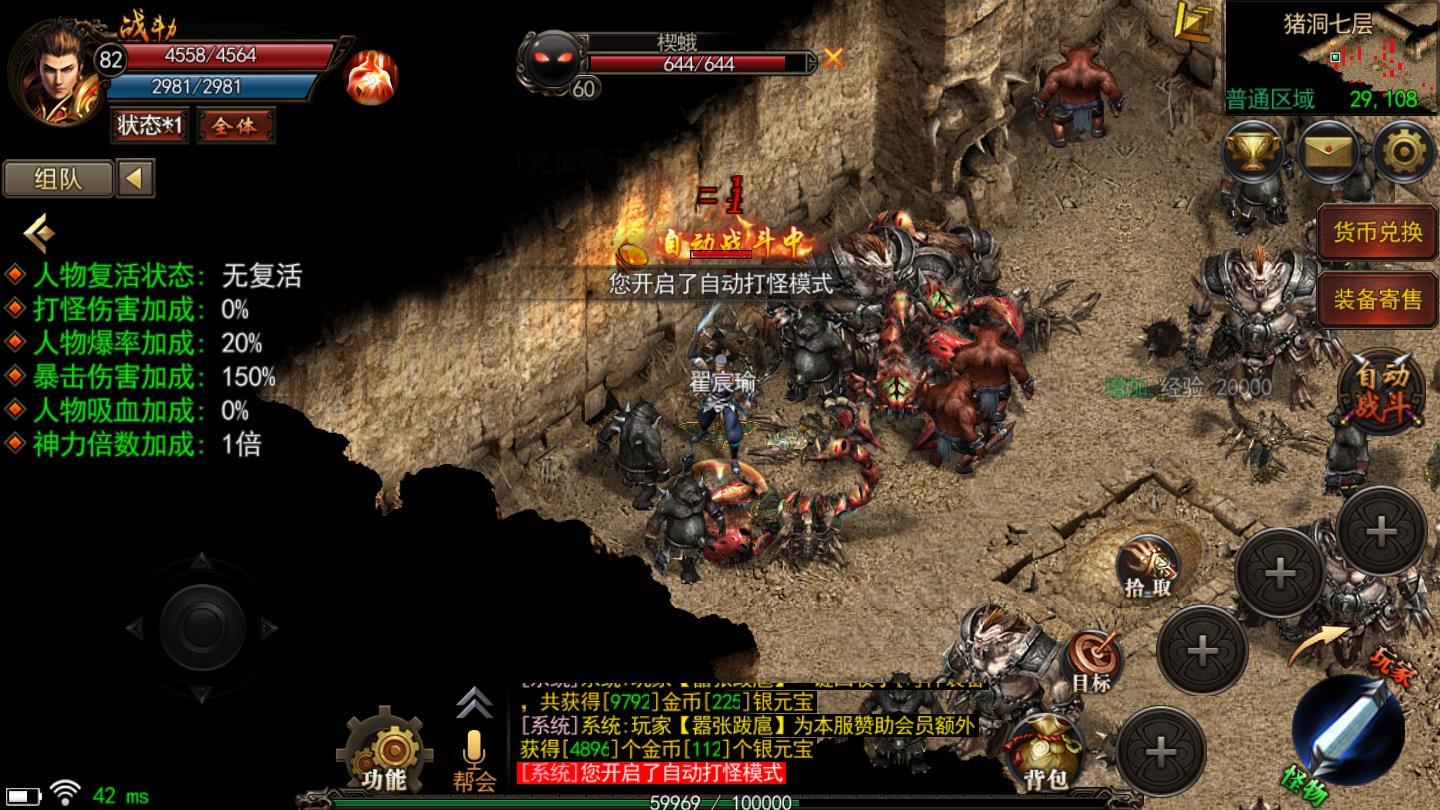Switch attack mode via the 全体 button
Screen dimensions: 1440x810
coord(235,126)
